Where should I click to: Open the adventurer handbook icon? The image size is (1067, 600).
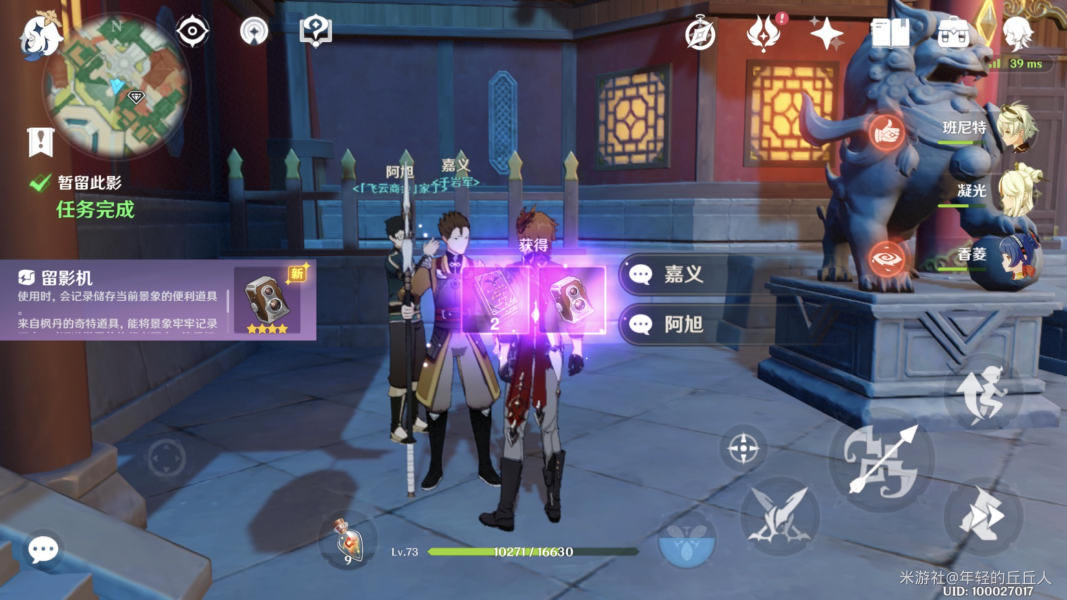click(x=889, y=34)
